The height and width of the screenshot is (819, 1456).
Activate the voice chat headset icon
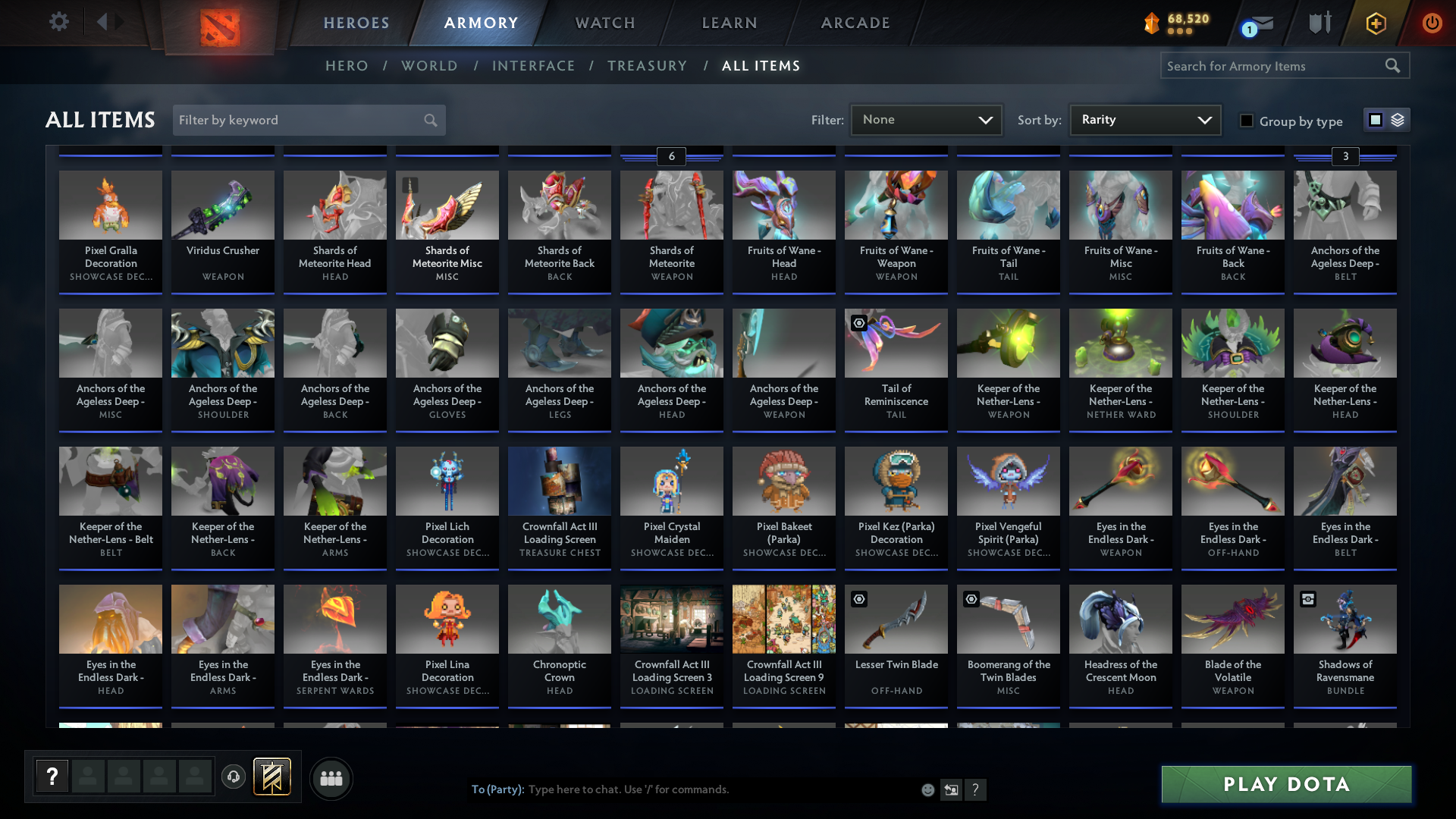pos(233,777)
